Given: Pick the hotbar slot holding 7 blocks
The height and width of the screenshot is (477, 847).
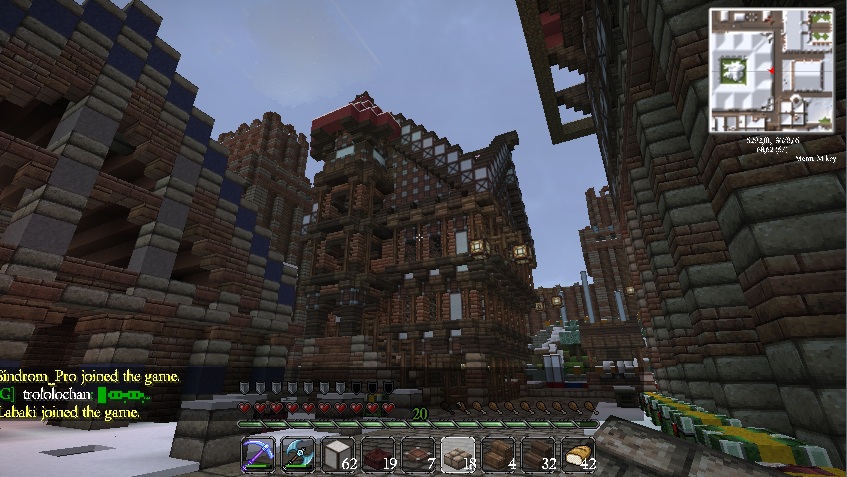Looking at the screenshot, I should point(419,455).
